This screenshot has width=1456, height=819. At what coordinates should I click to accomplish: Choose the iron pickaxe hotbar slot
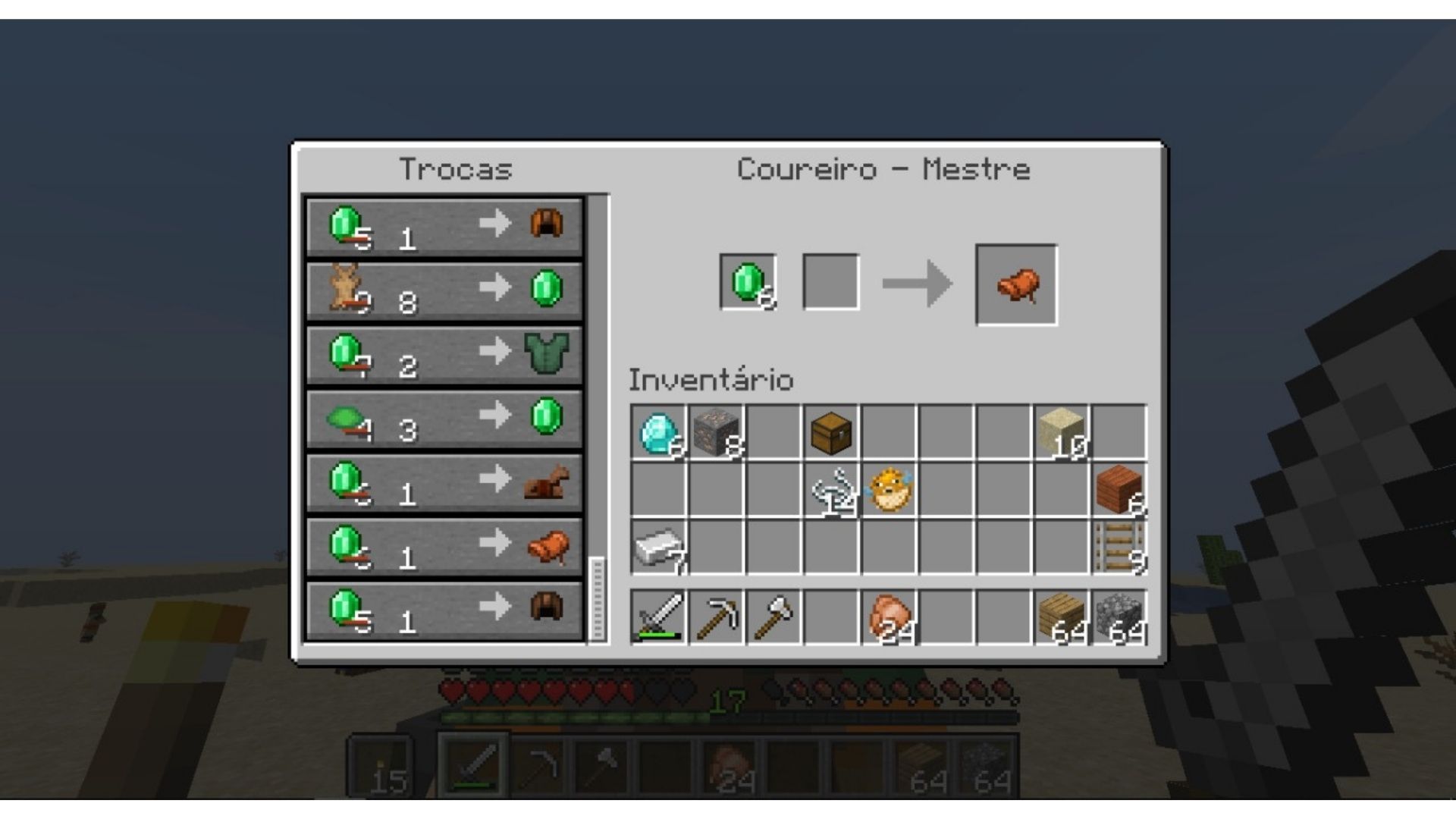click(716, 617)
